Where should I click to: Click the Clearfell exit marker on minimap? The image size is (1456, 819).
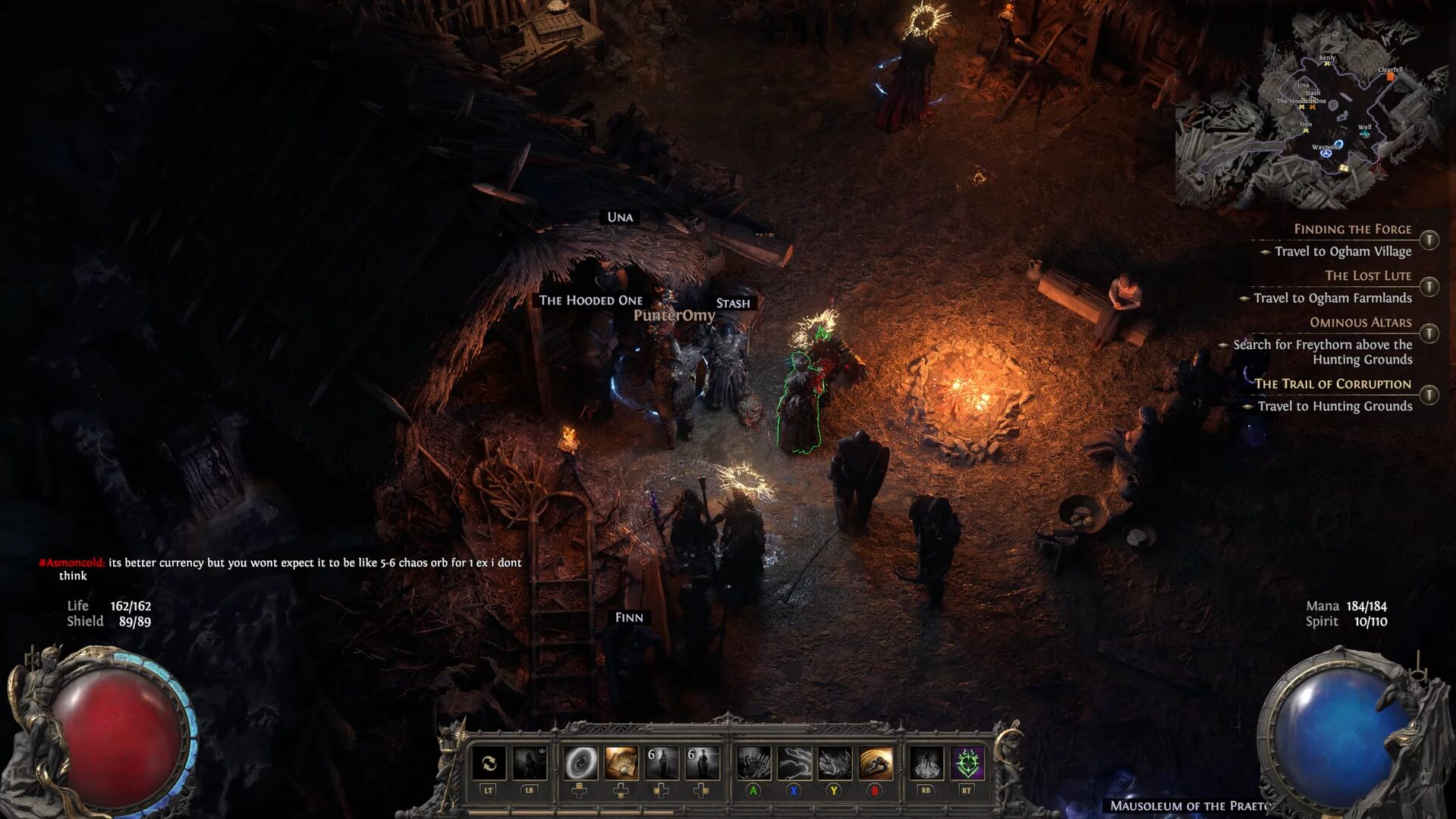(x=1390, y=76)
